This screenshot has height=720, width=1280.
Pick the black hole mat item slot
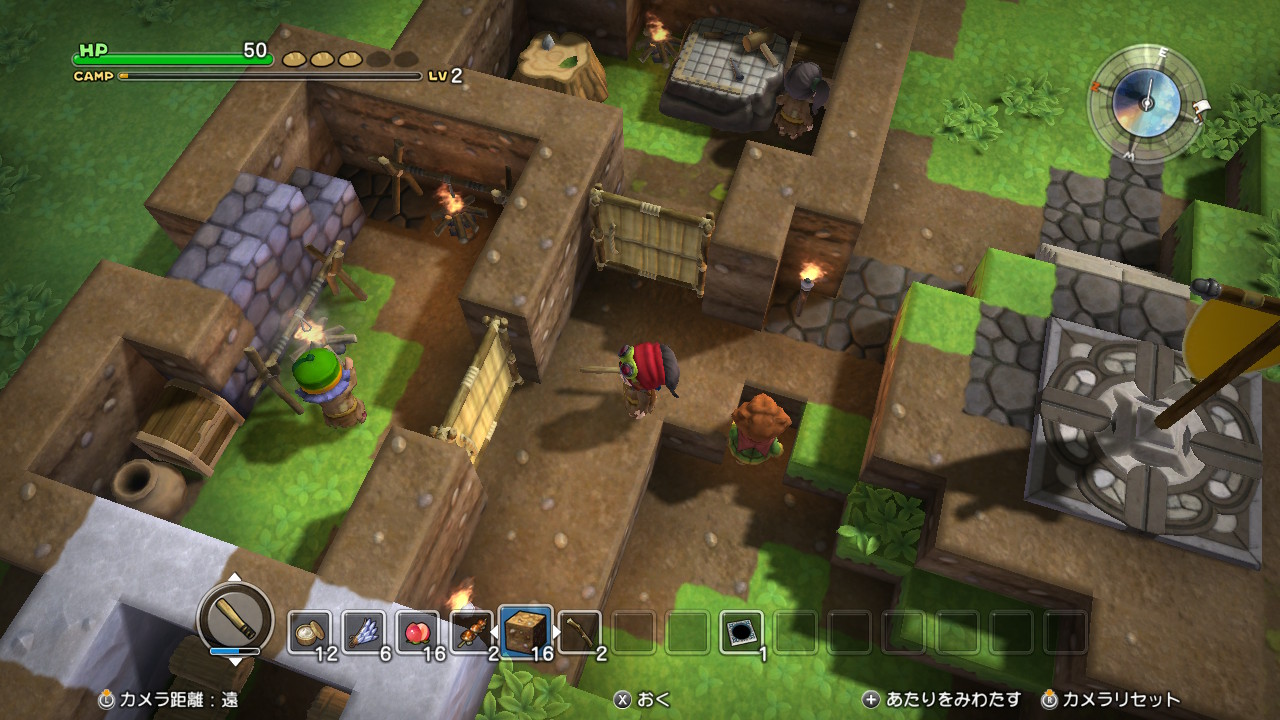pos(741,632)
